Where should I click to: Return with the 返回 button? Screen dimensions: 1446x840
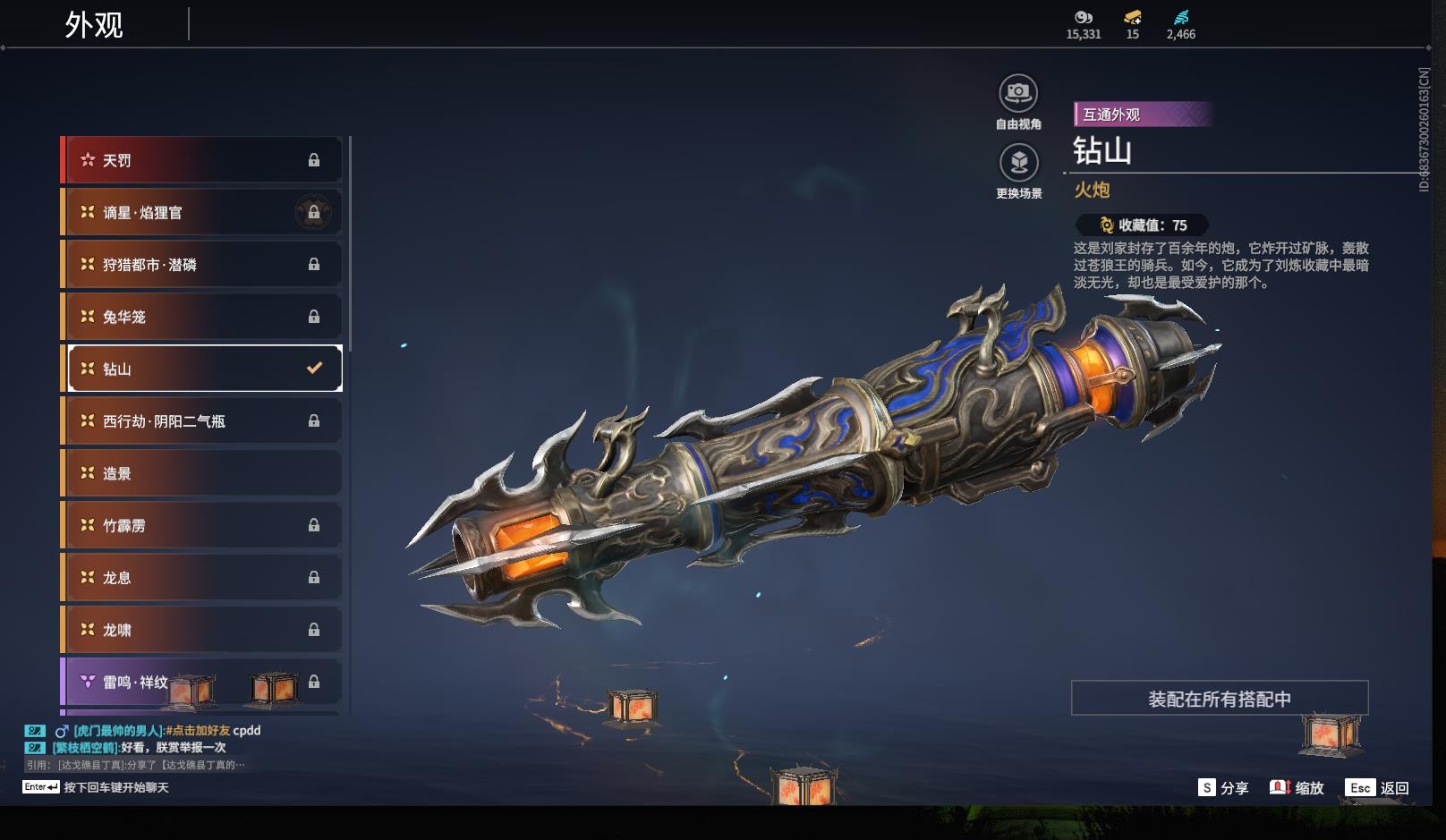(x=1379, y=787)
